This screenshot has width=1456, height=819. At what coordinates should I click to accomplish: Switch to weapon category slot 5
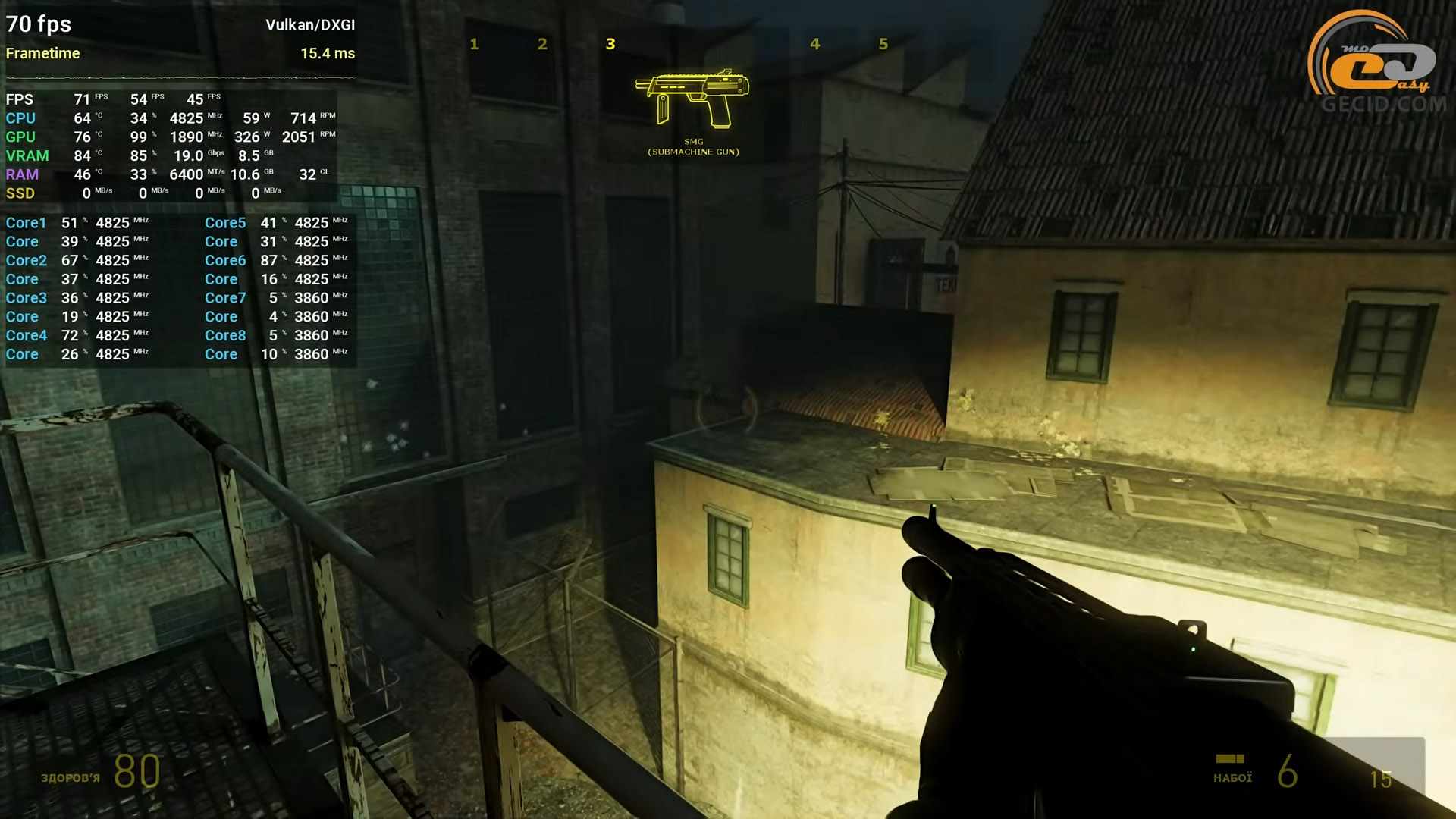(x=883, y=44)
